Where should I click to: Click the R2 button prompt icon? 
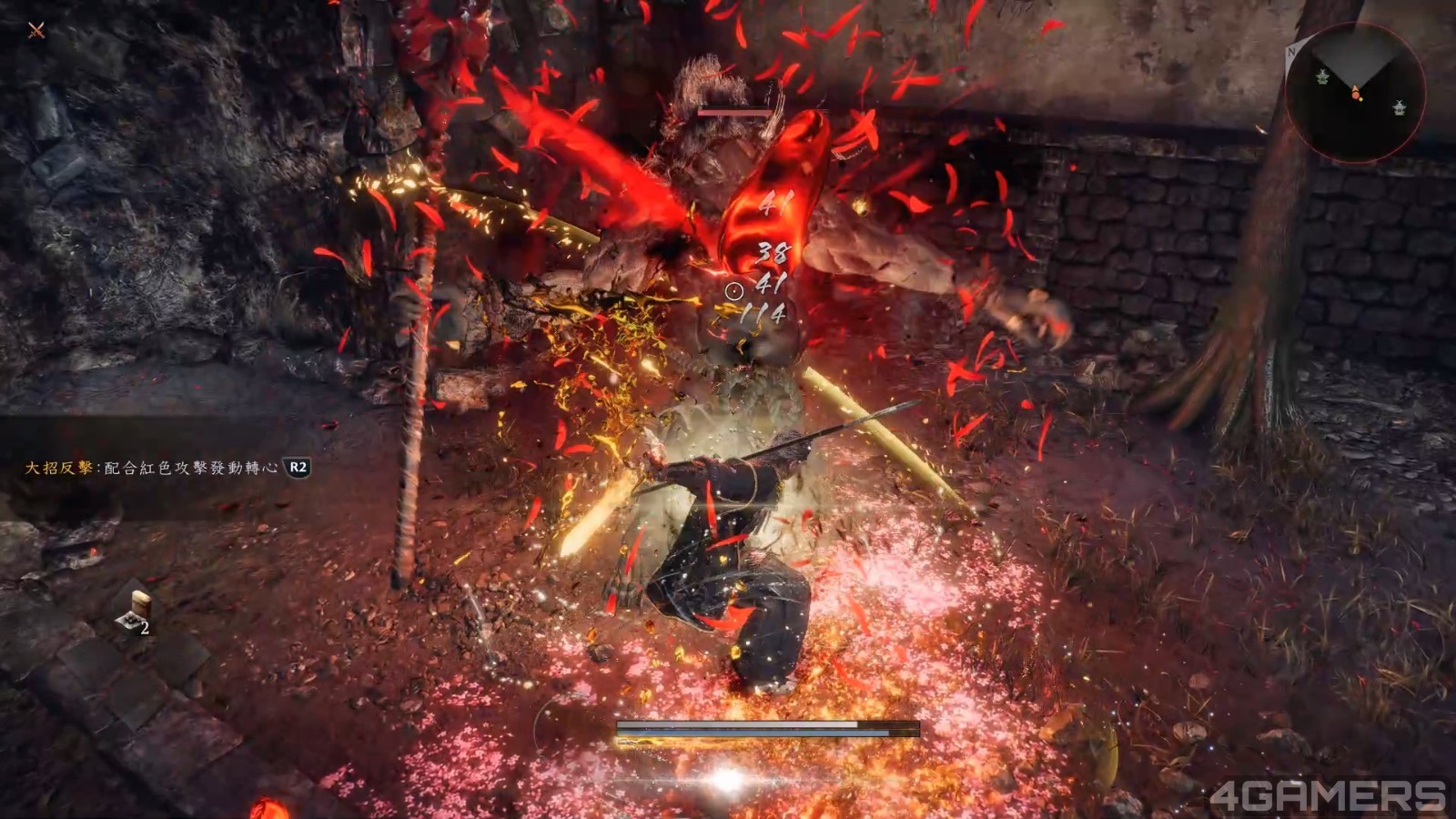tap(297, 468)
